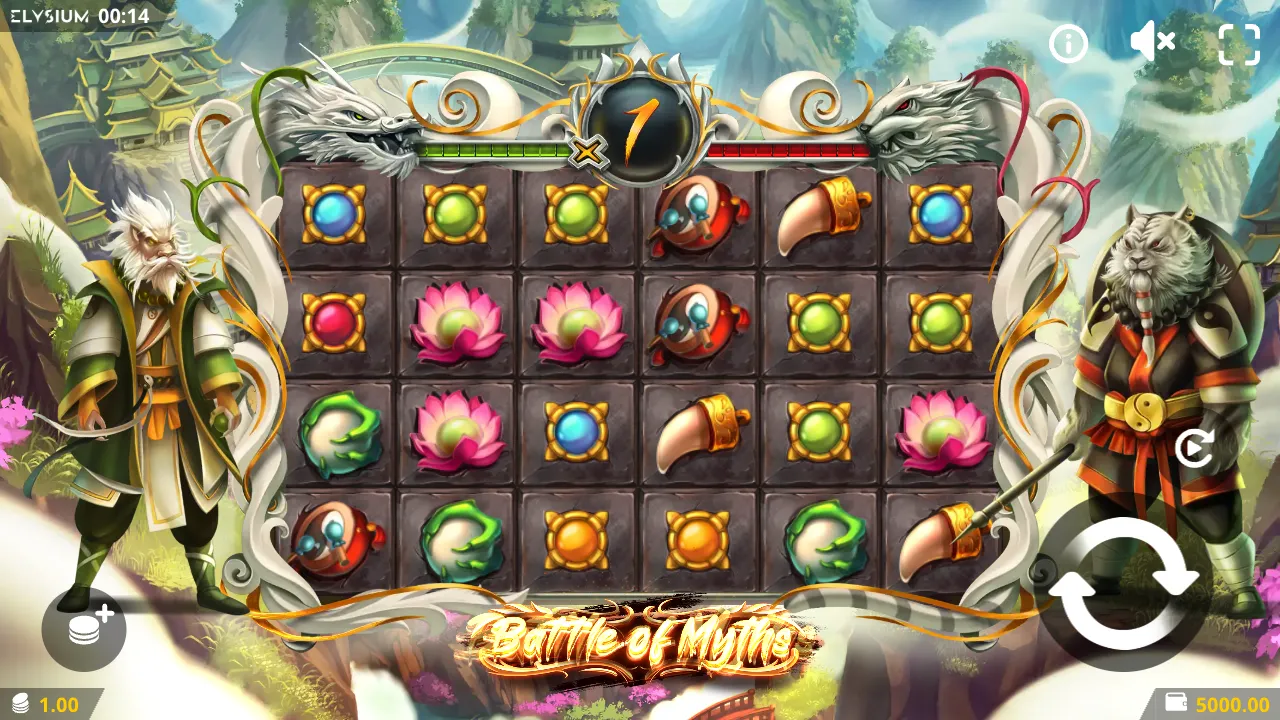Select the ELYSIUM logo
The height and width of the screenshot is (720, 1280).
click(x=46, y=15)
